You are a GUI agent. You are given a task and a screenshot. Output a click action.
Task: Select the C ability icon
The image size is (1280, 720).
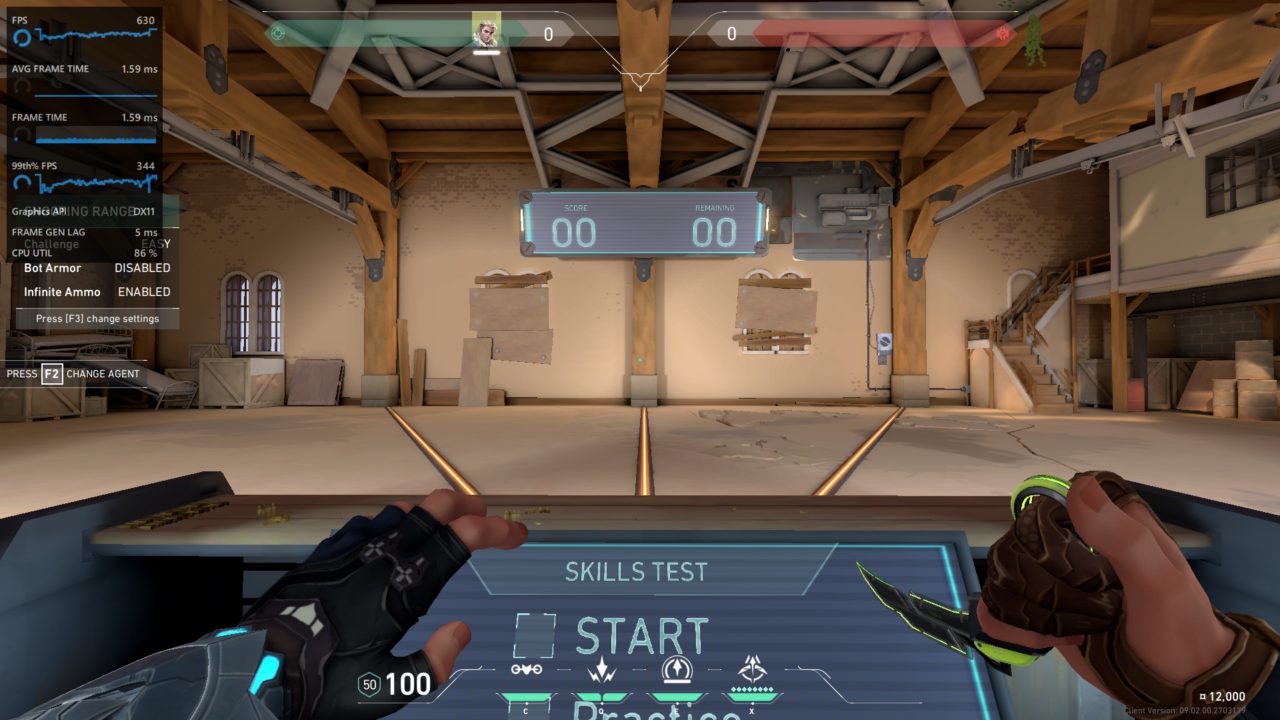tap(525, 667)
